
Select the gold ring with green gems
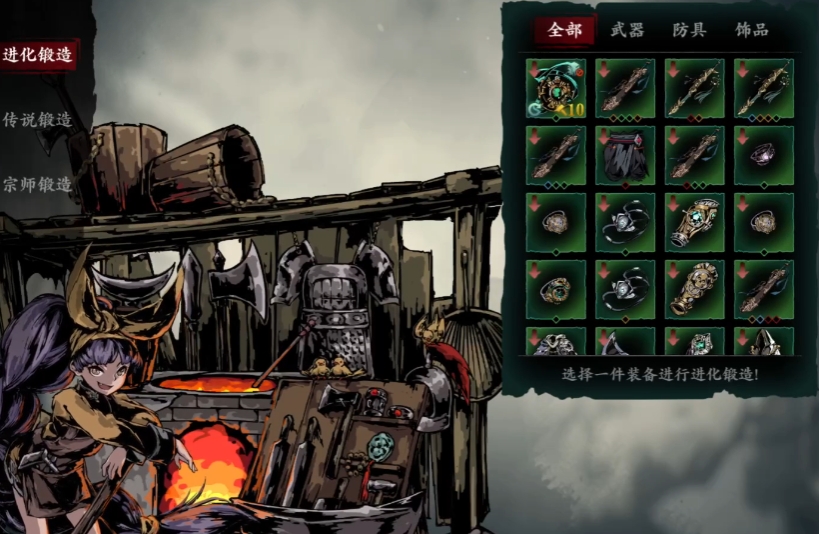click(556, 289)
